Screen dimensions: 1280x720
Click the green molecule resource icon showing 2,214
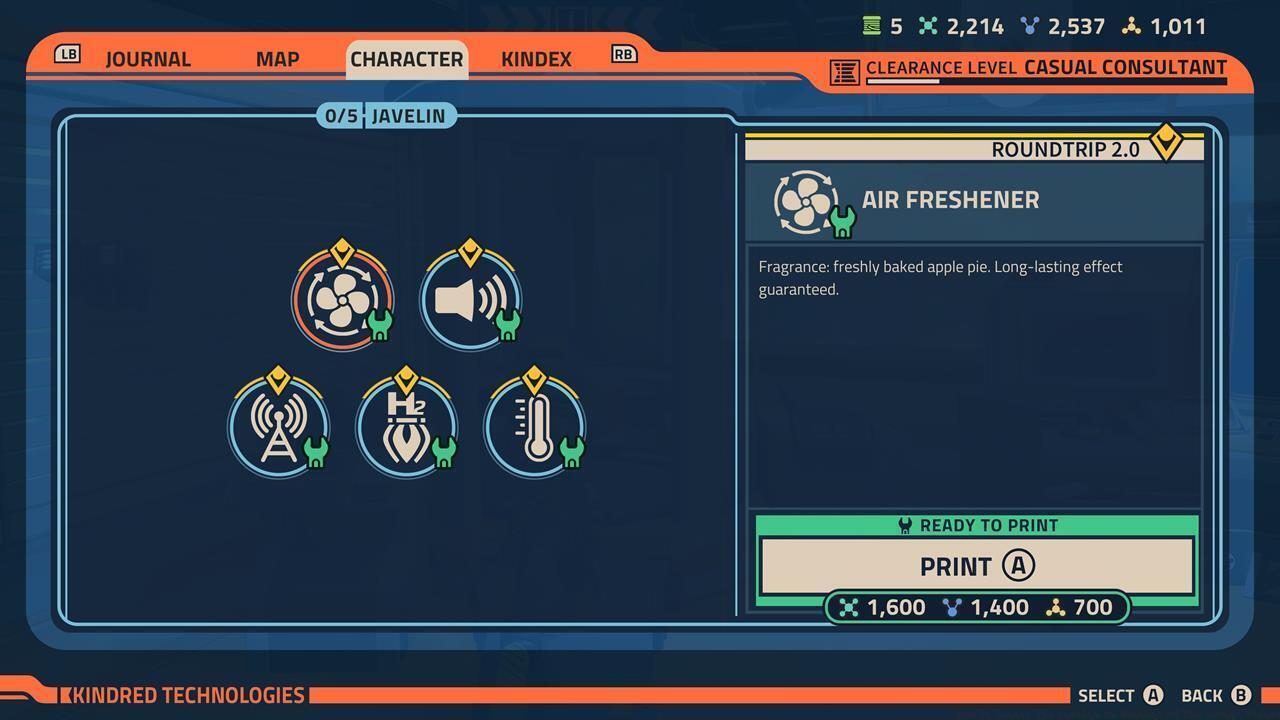tap(929, 26)
